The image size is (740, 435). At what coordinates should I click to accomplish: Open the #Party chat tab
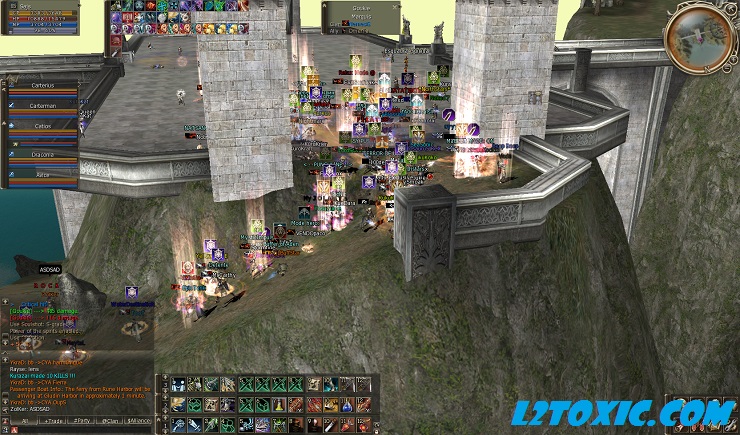80,422
